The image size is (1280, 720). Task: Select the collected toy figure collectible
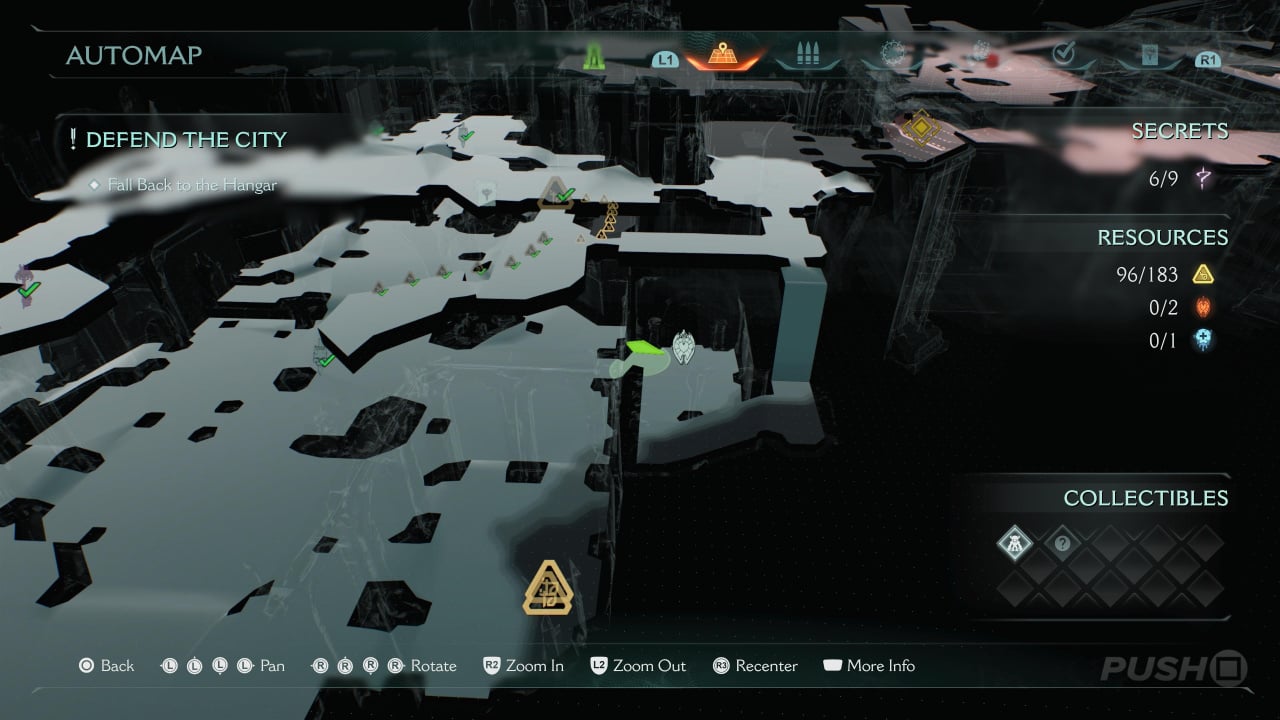(x=1015, y=544)
